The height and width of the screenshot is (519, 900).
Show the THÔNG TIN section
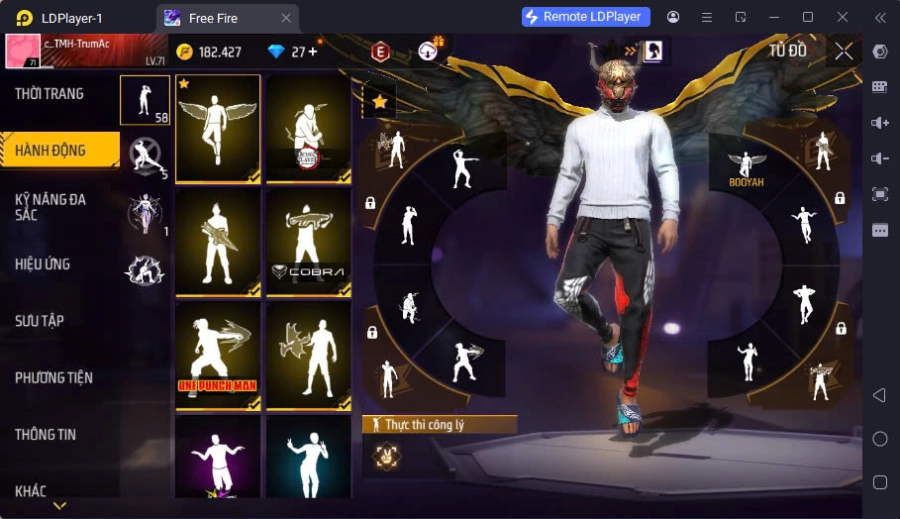(46, 435)
